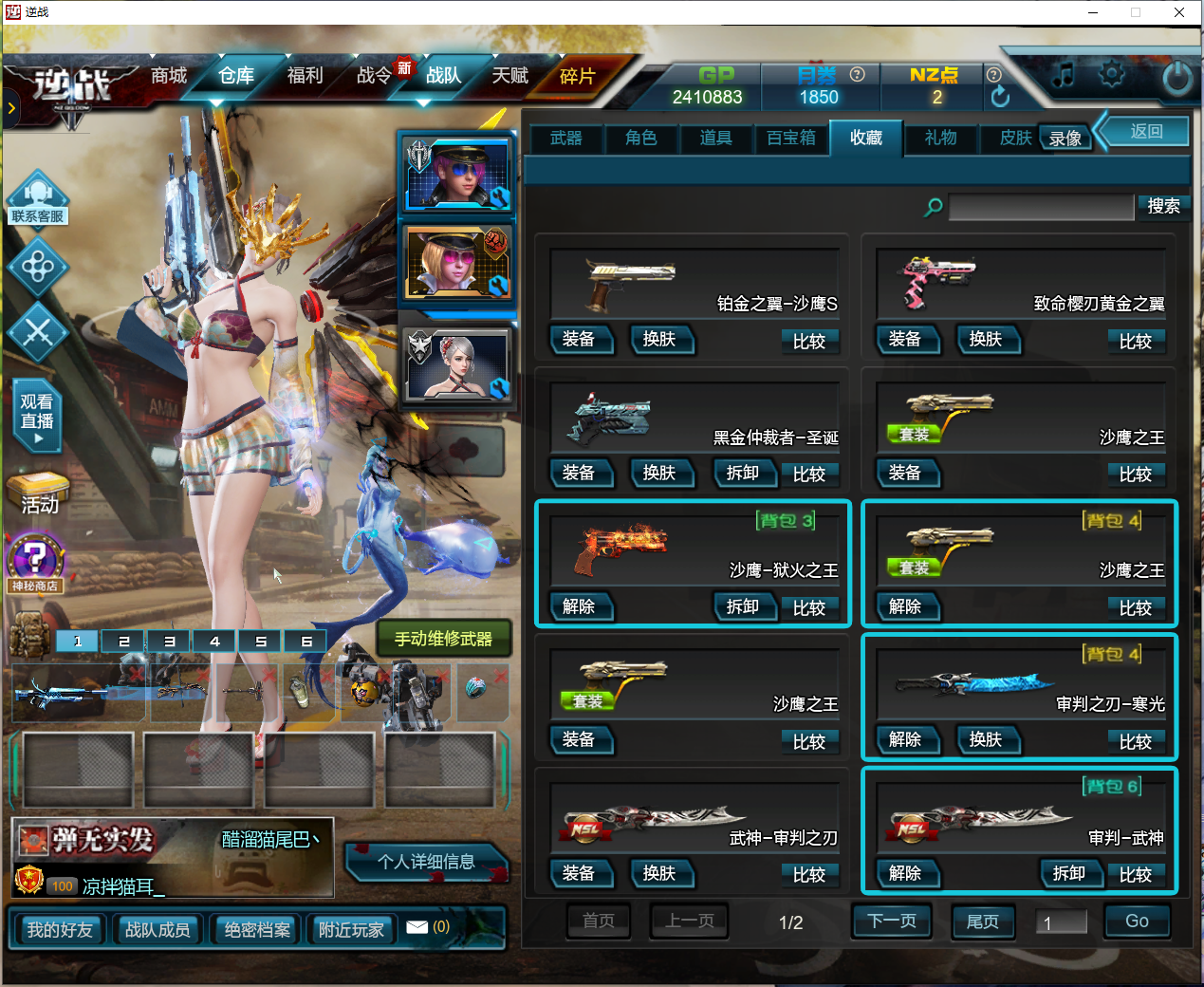The image size is (1204, 987).
Task: Click 手动维修武器 repair button
Action: 443,639
